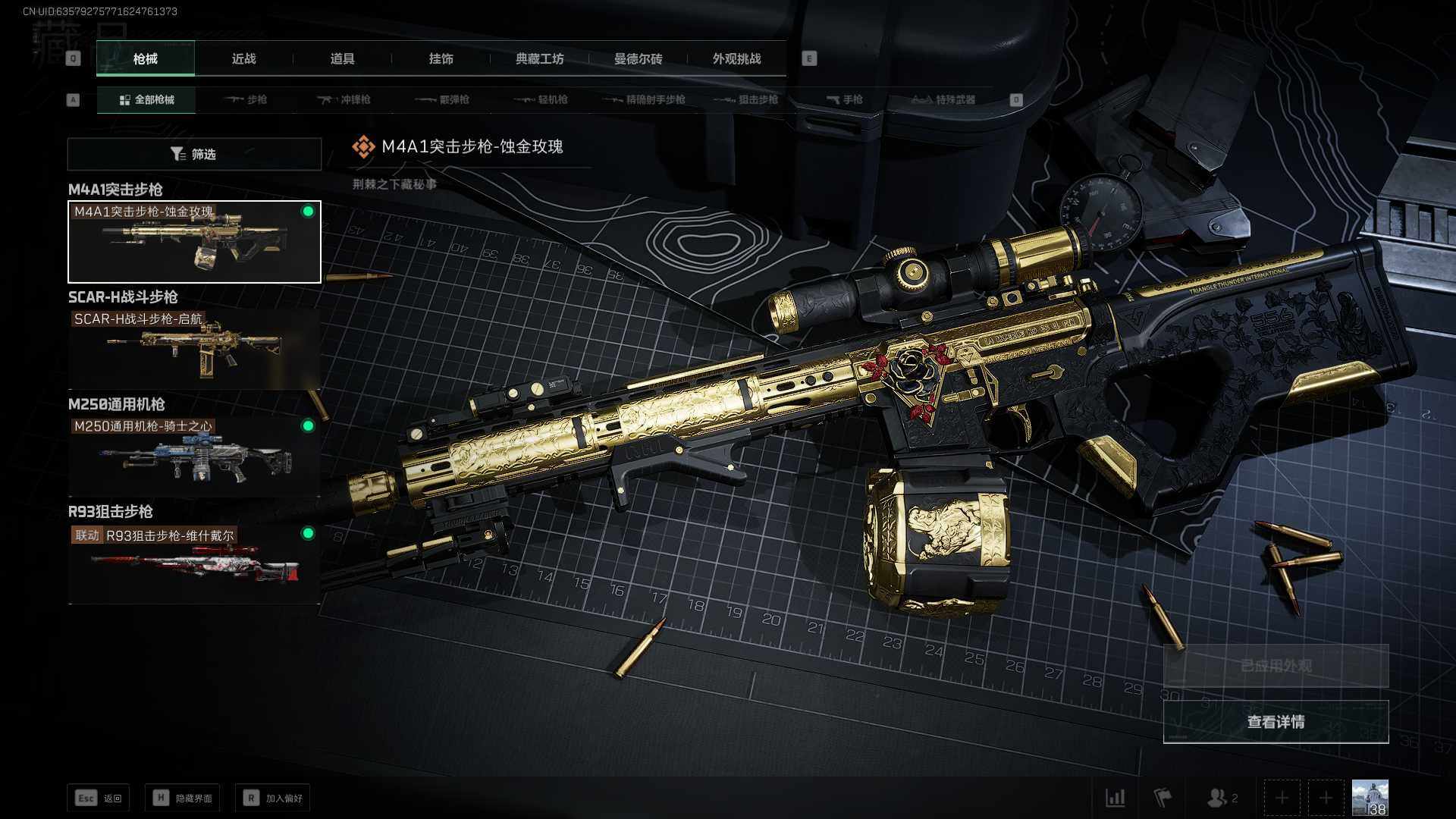Open the flag icon in bottom bar
This screenshot has width=1456, height=819.
pyautogui.click(x=1163, y=798)
